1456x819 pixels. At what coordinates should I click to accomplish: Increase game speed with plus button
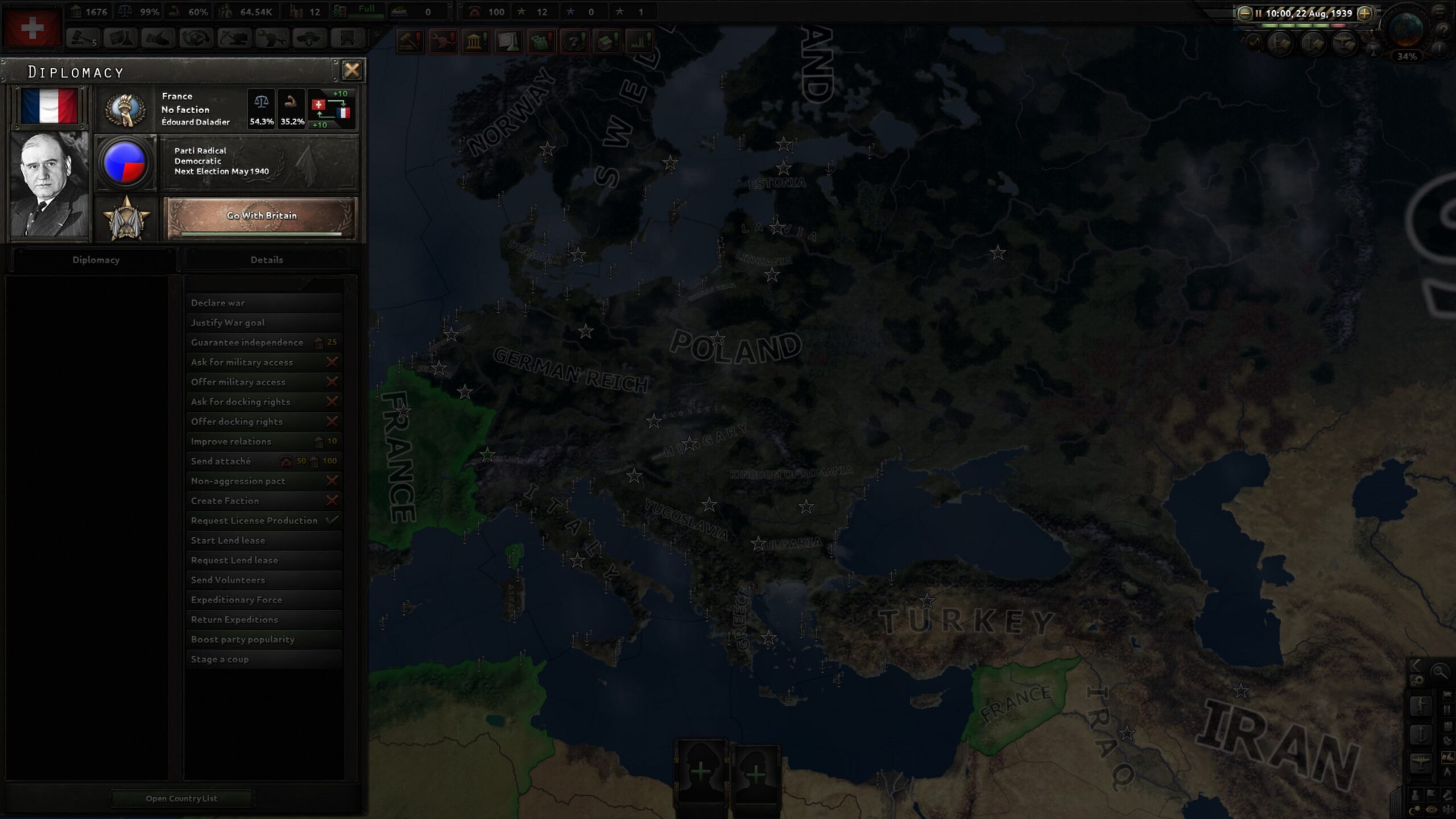click(1364, 13)
